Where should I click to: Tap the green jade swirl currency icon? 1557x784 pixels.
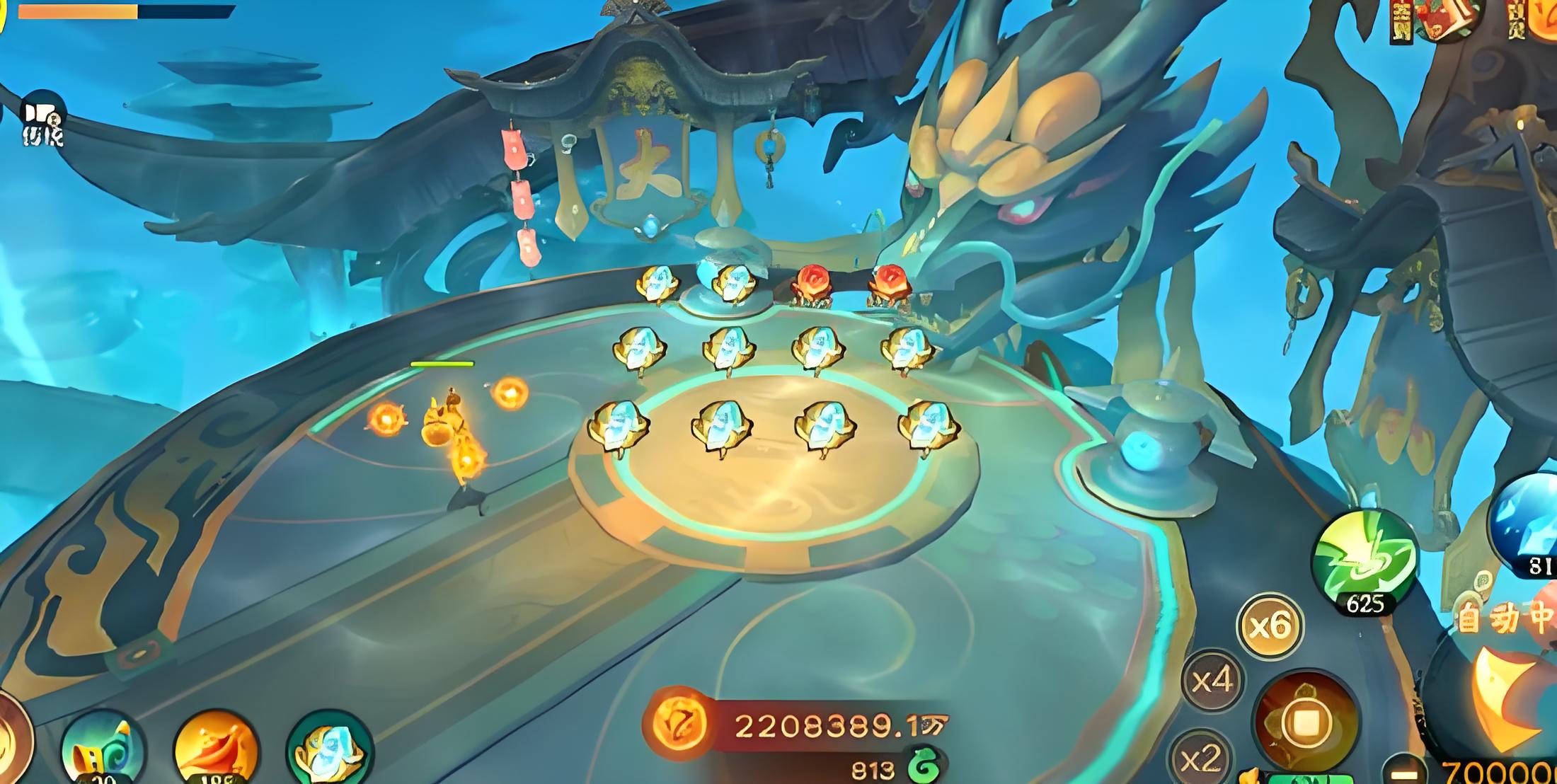924,768
